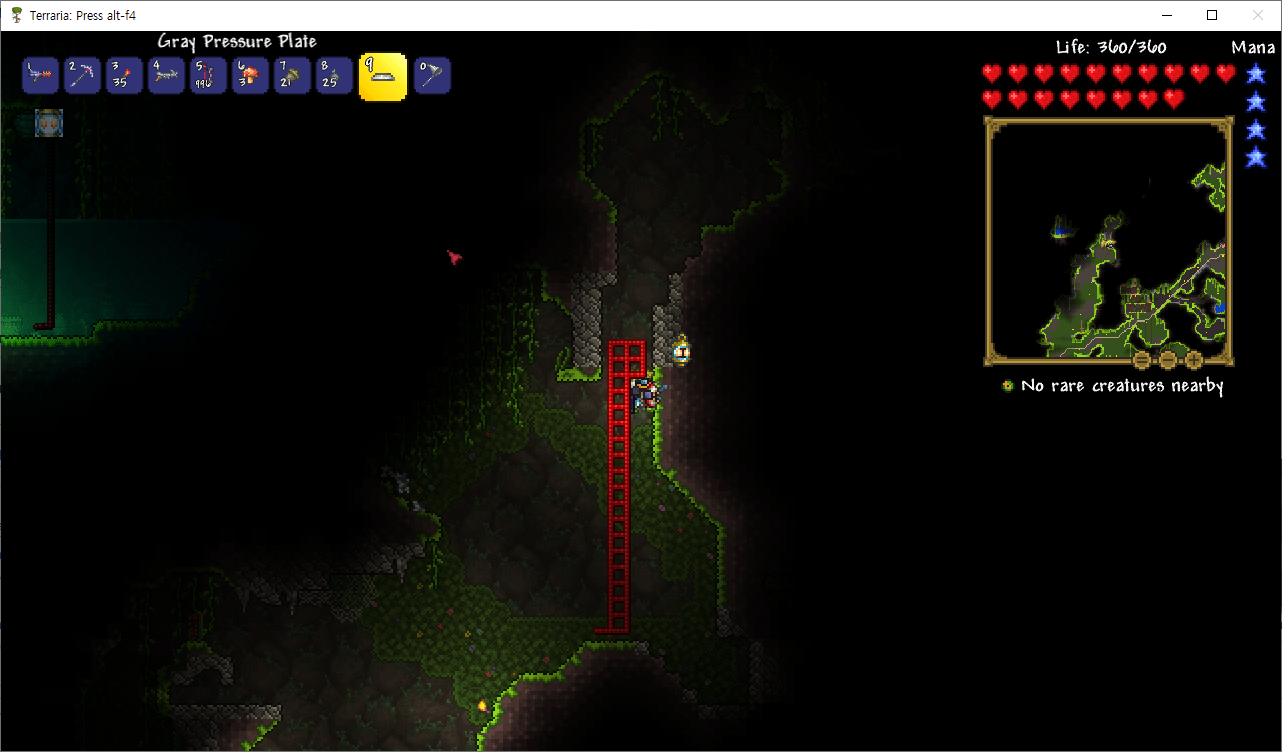Select the Gray Pressure Plate slot 9

(382, 75)
